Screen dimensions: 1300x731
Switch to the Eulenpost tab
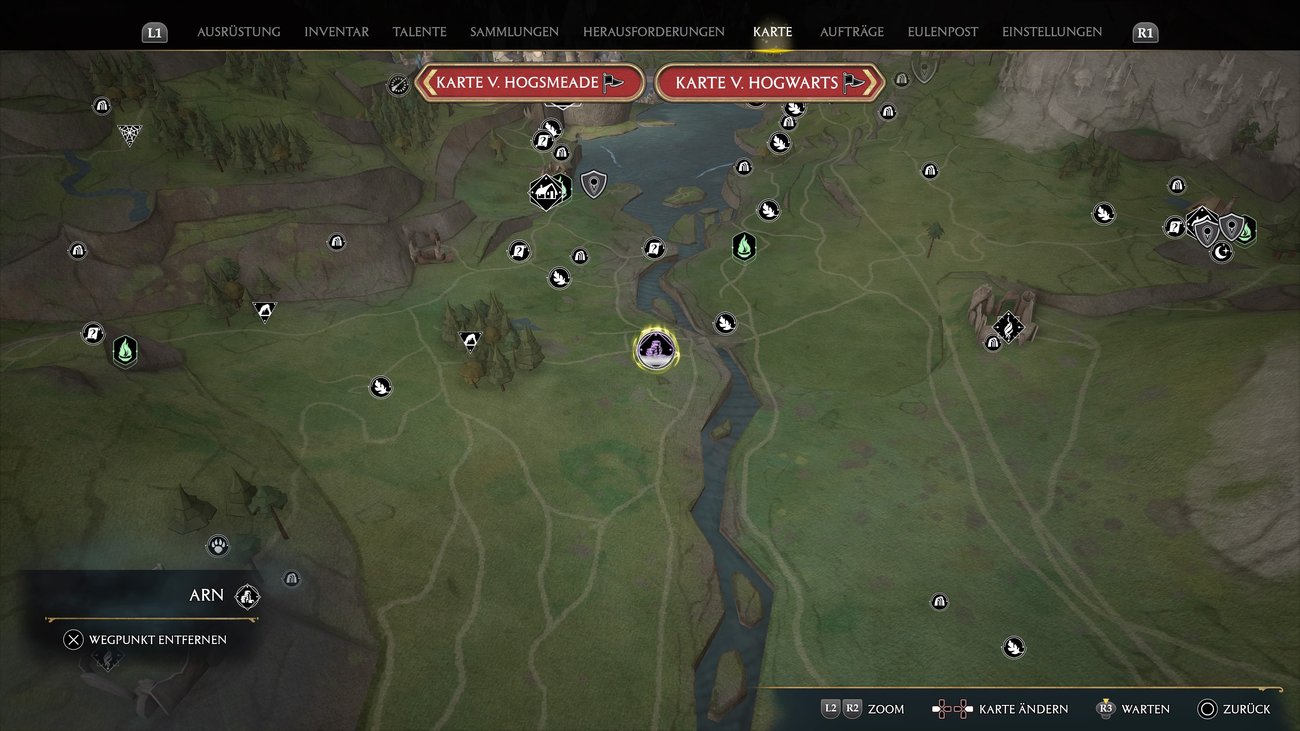pyautogui.click(x=942, y=32)
